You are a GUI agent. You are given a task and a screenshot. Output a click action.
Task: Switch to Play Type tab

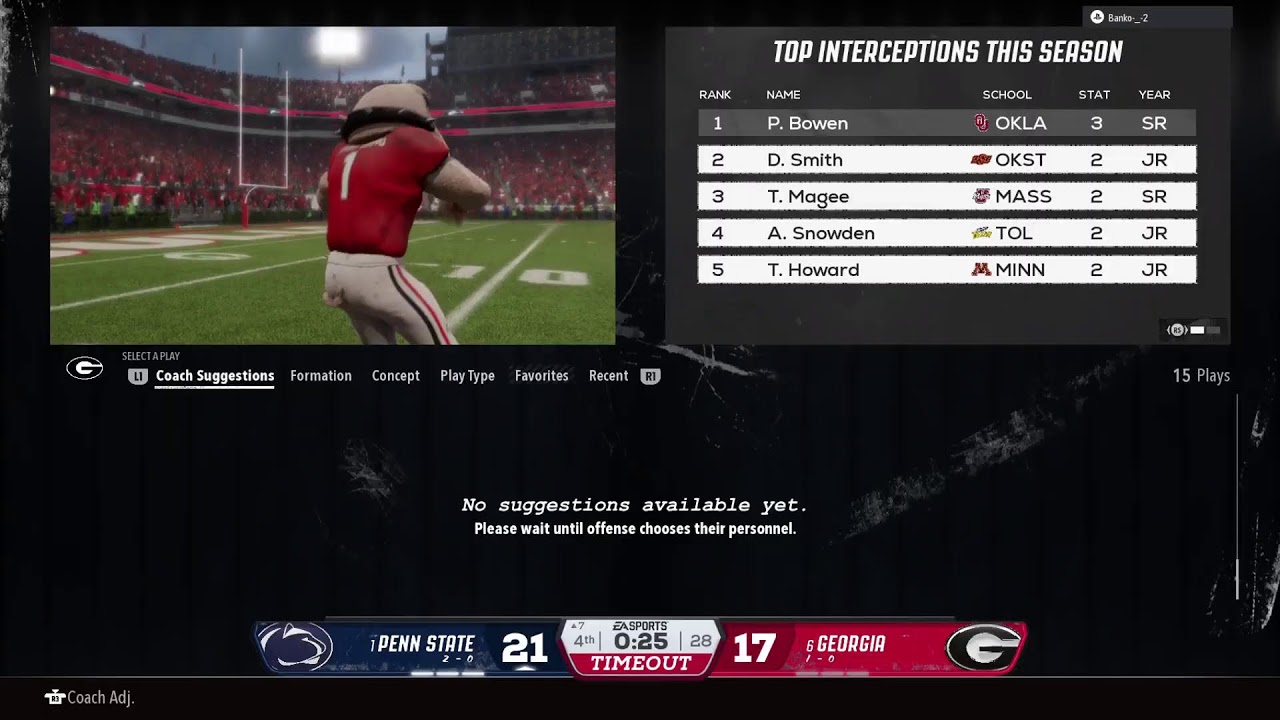point(467,376)
